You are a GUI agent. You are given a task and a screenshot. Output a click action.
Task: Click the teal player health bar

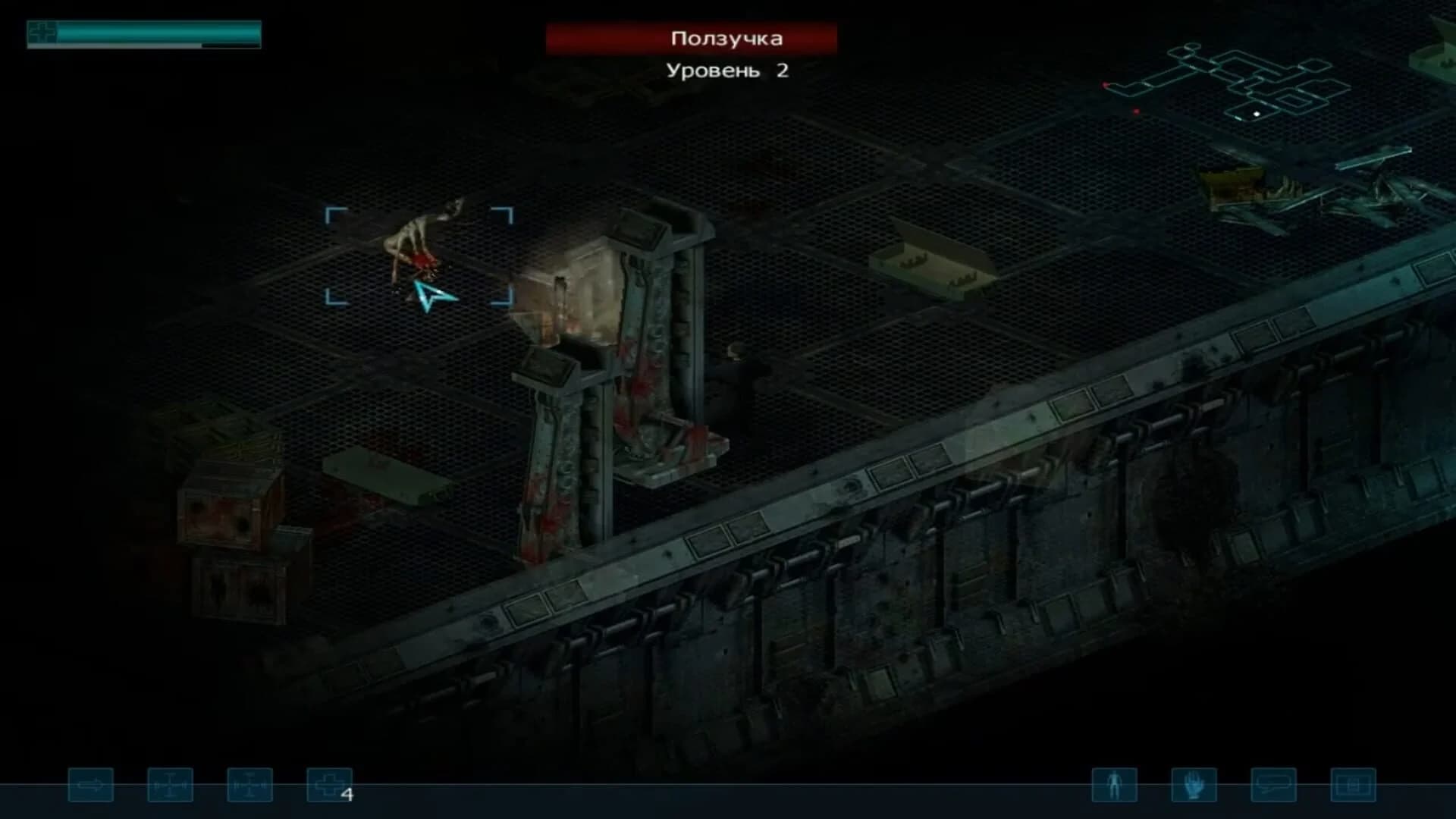[155, 34]
